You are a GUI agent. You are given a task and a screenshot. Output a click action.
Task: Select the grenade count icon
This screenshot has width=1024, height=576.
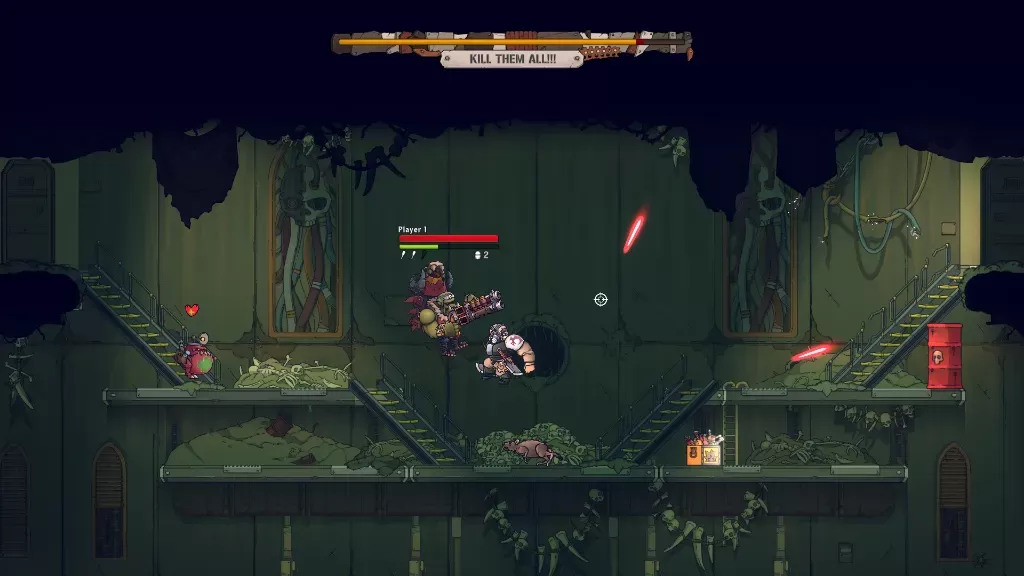(478, 255)
